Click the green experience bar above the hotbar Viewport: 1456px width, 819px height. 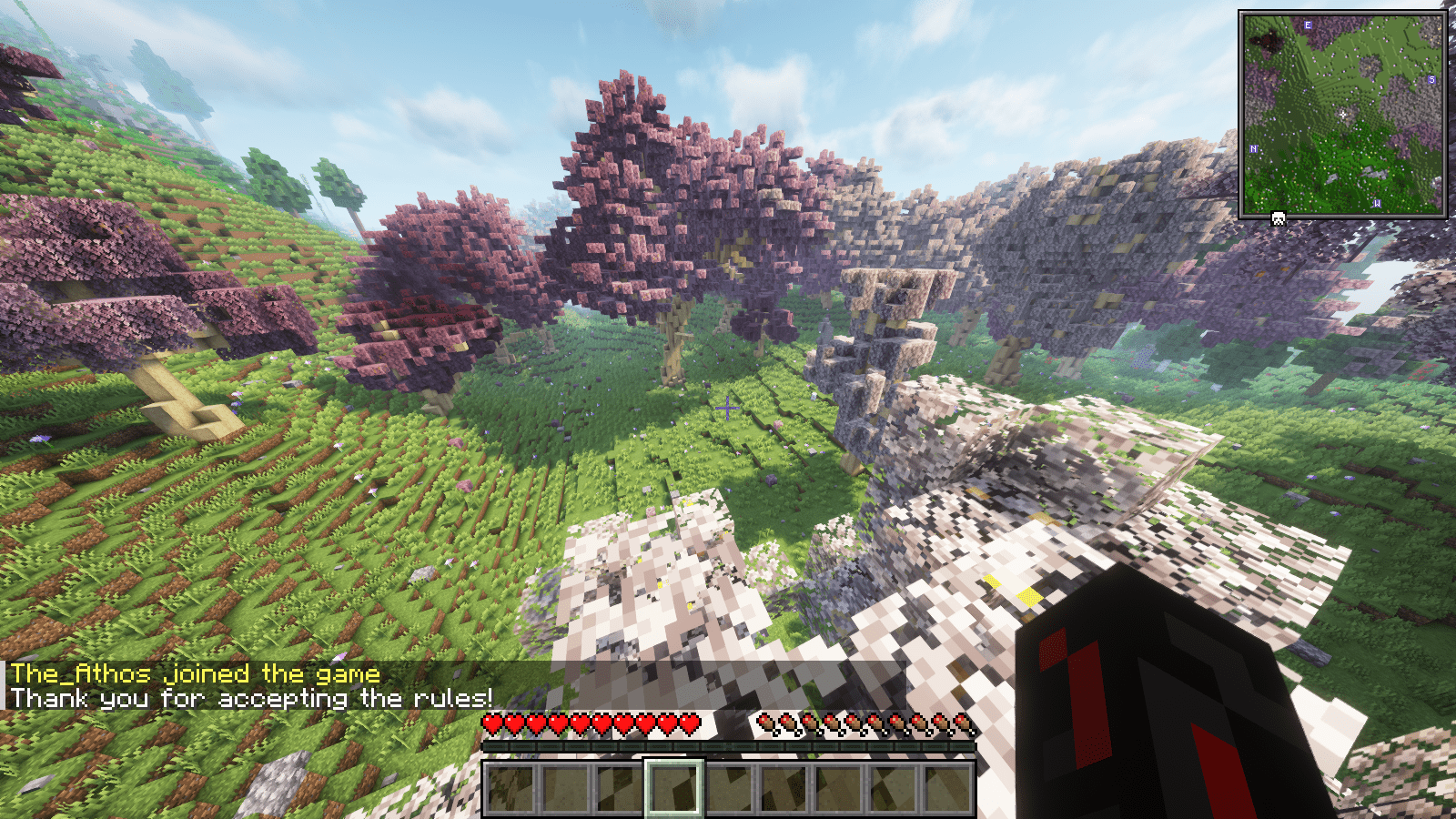click(x=728, y=746)
